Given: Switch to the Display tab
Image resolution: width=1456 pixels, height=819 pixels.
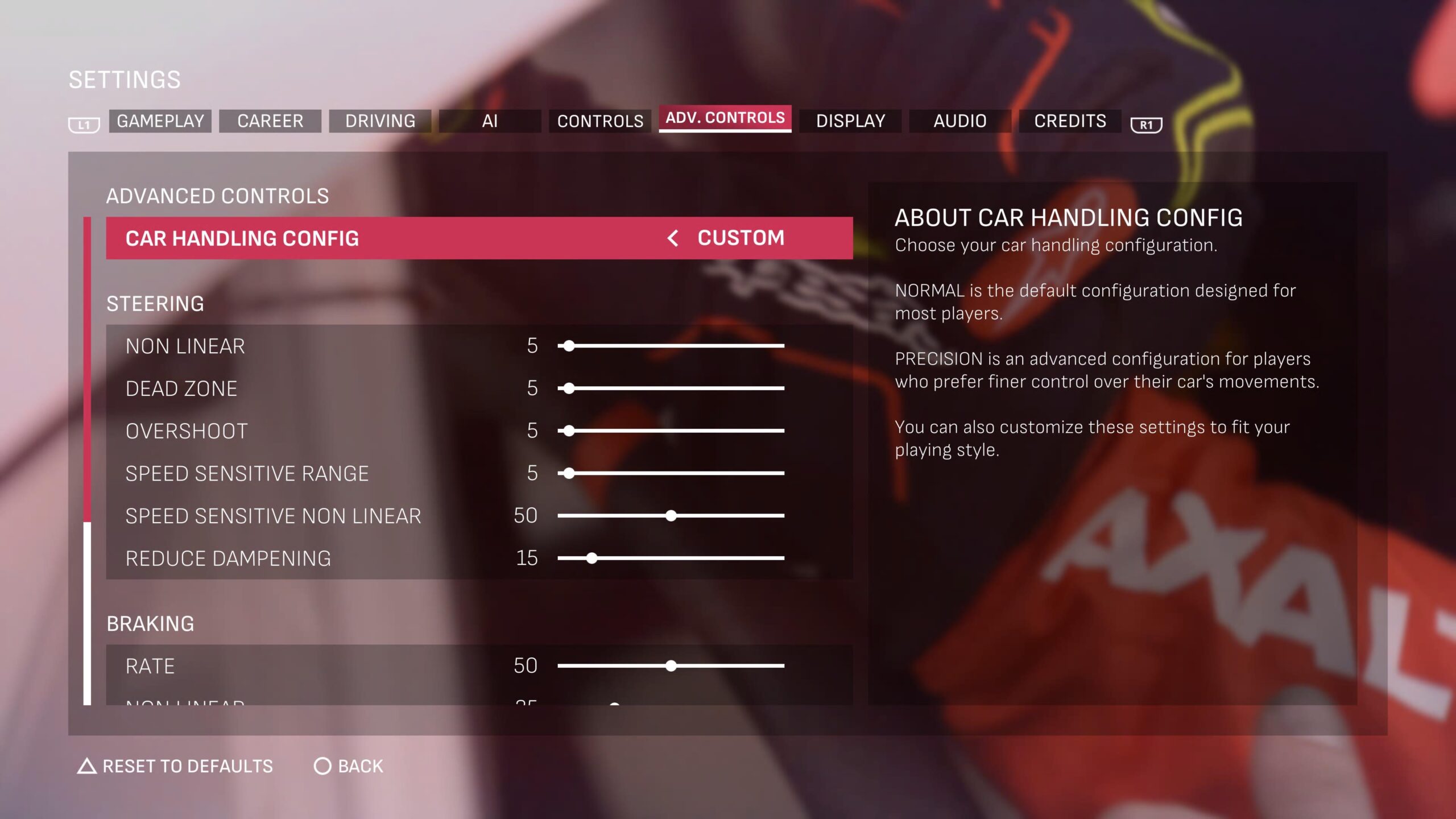Looking at the screenshot, I should (x=850, y=121).
